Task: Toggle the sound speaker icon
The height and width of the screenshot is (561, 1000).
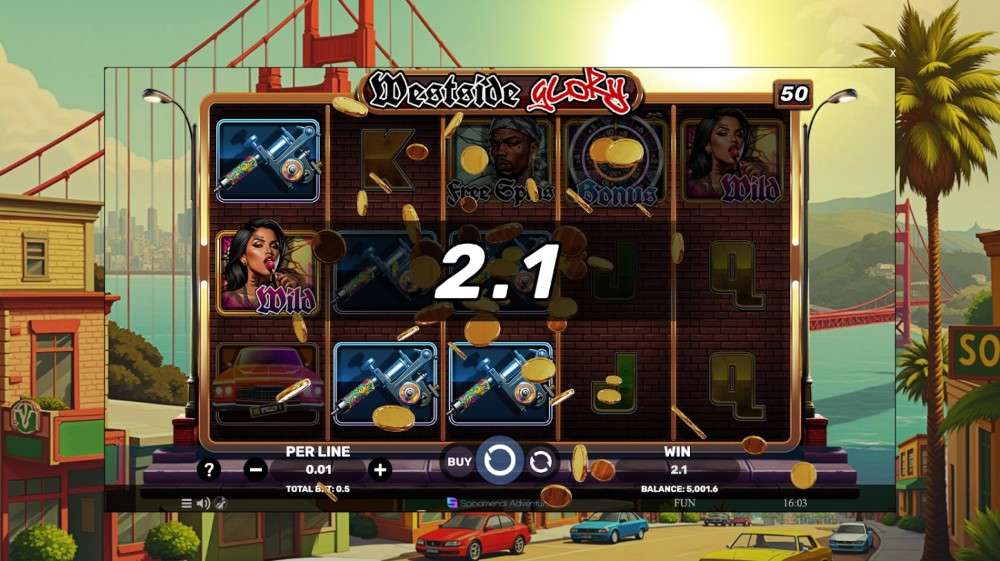Action: point(203,503)
